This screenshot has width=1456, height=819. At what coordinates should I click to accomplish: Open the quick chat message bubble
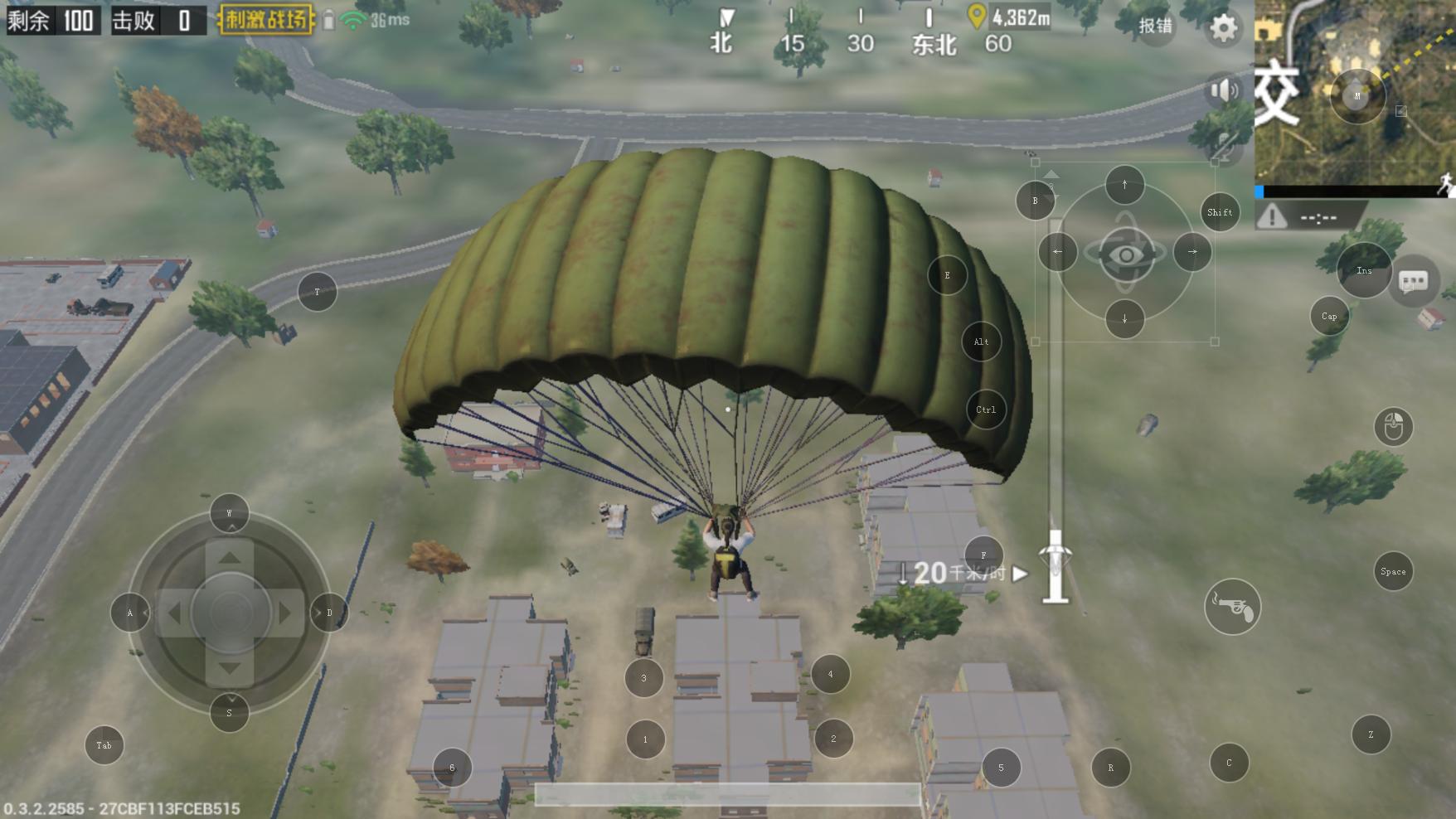[1413, 282]
